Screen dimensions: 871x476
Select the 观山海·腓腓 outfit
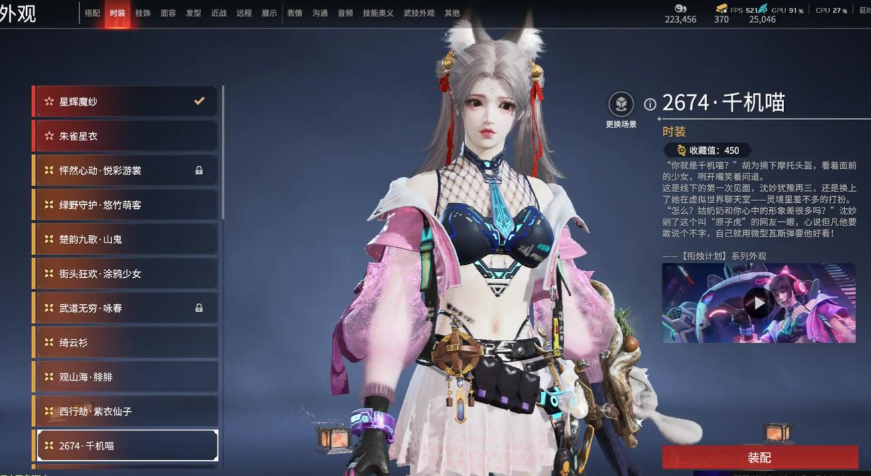coord(125,377)
